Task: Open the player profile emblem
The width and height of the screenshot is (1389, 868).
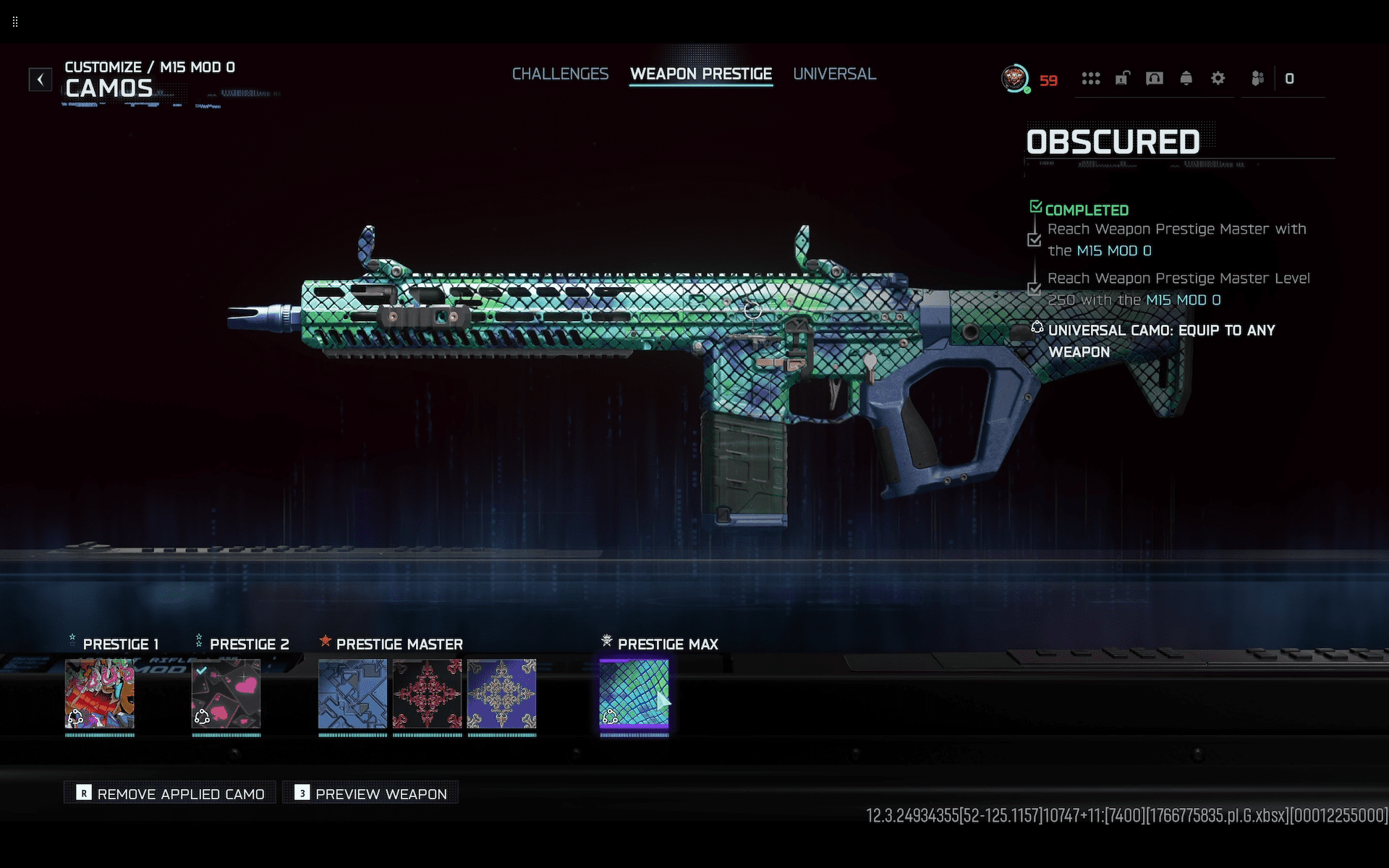Action: point(1015,78)
